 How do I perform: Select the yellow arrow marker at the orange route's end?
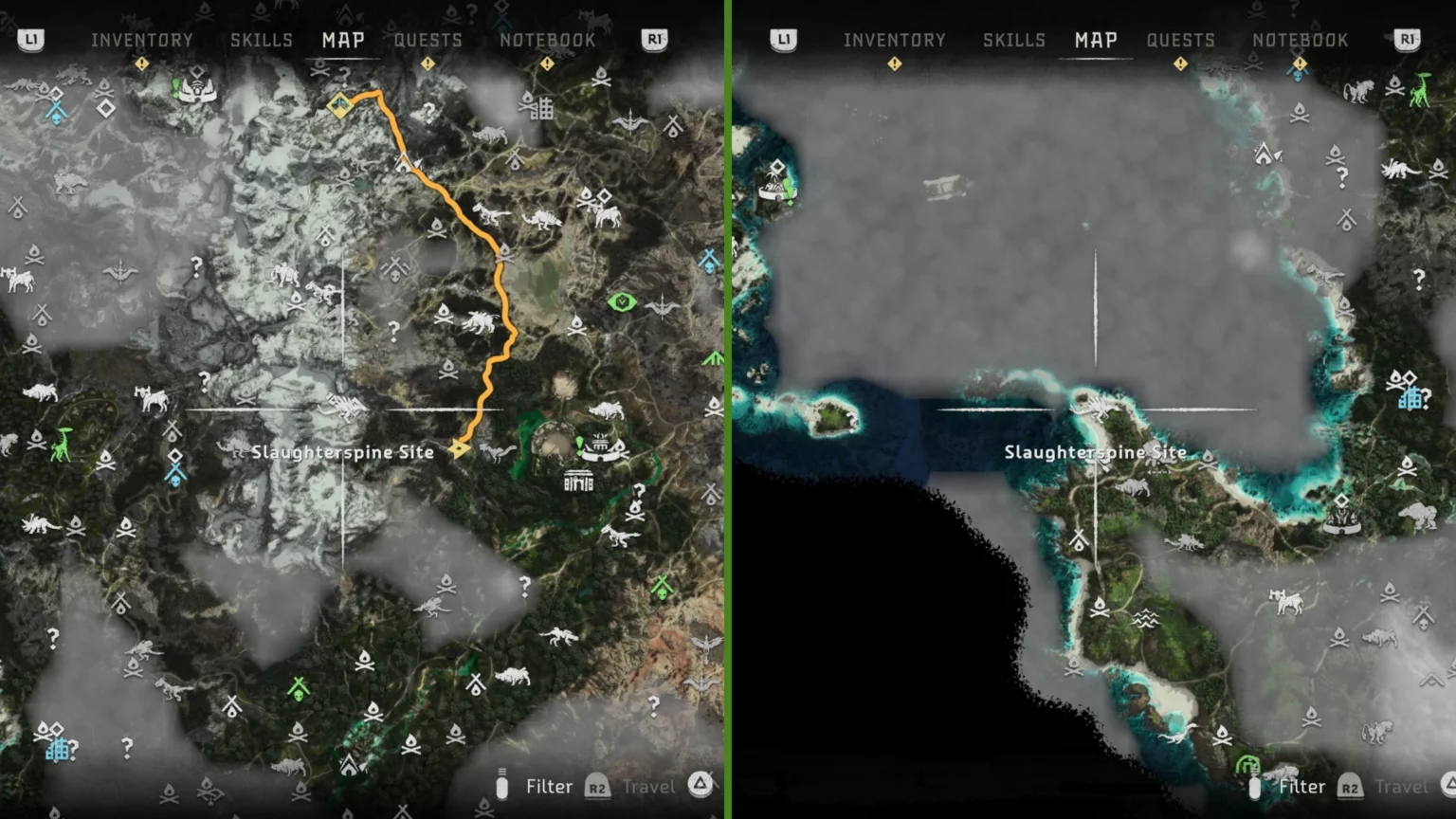click(x=460, y=448)
